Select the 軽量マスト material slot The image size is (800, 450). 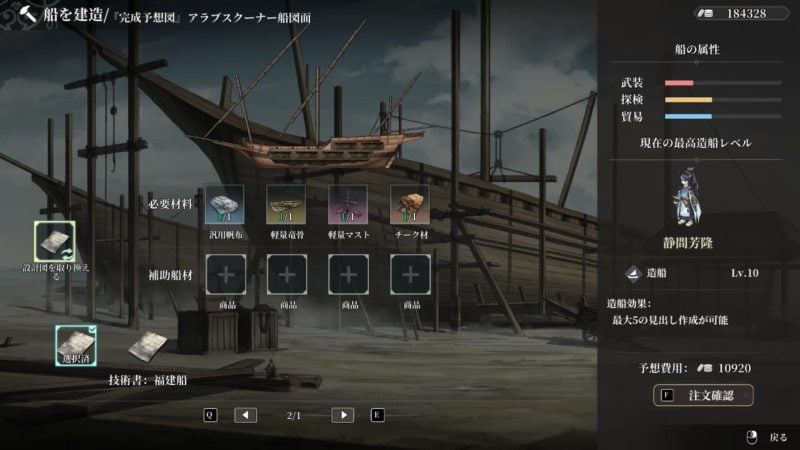[348, 204]
